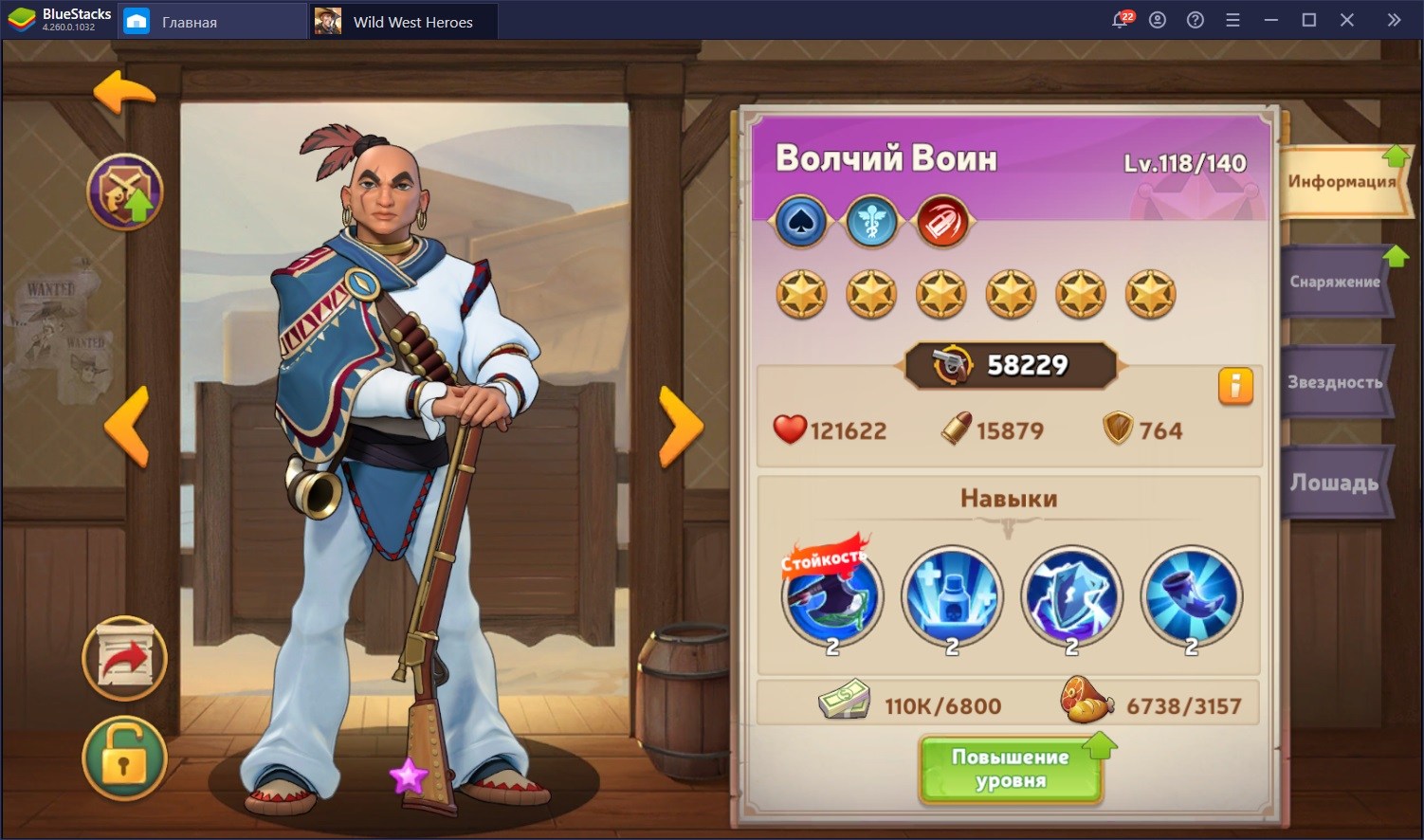
Task: Show the previous hero with left arrow
Action: [x=127, y=427]
